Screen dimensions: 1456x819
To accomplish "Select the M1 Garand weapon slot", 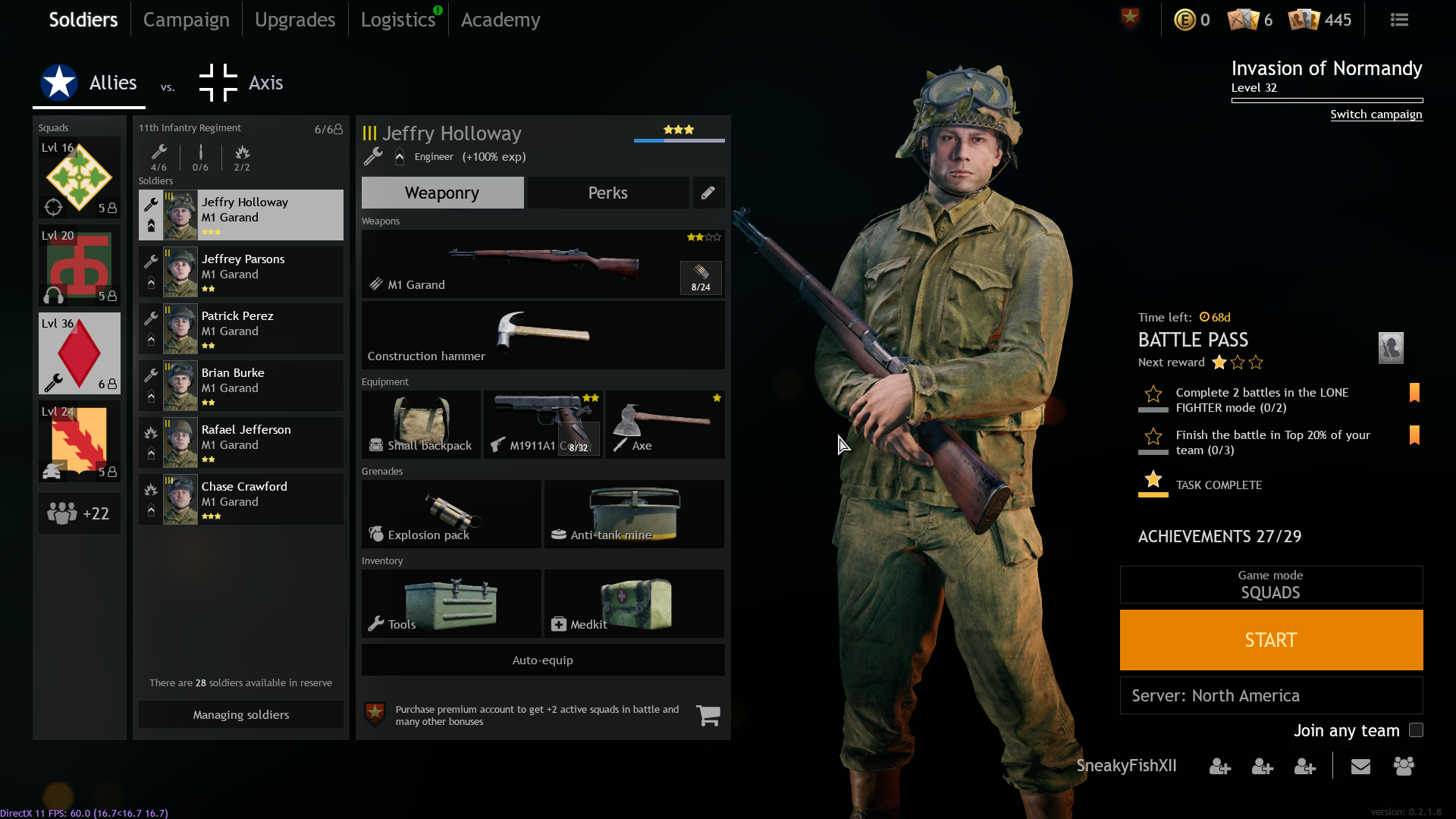I will [x=542, y=264].
